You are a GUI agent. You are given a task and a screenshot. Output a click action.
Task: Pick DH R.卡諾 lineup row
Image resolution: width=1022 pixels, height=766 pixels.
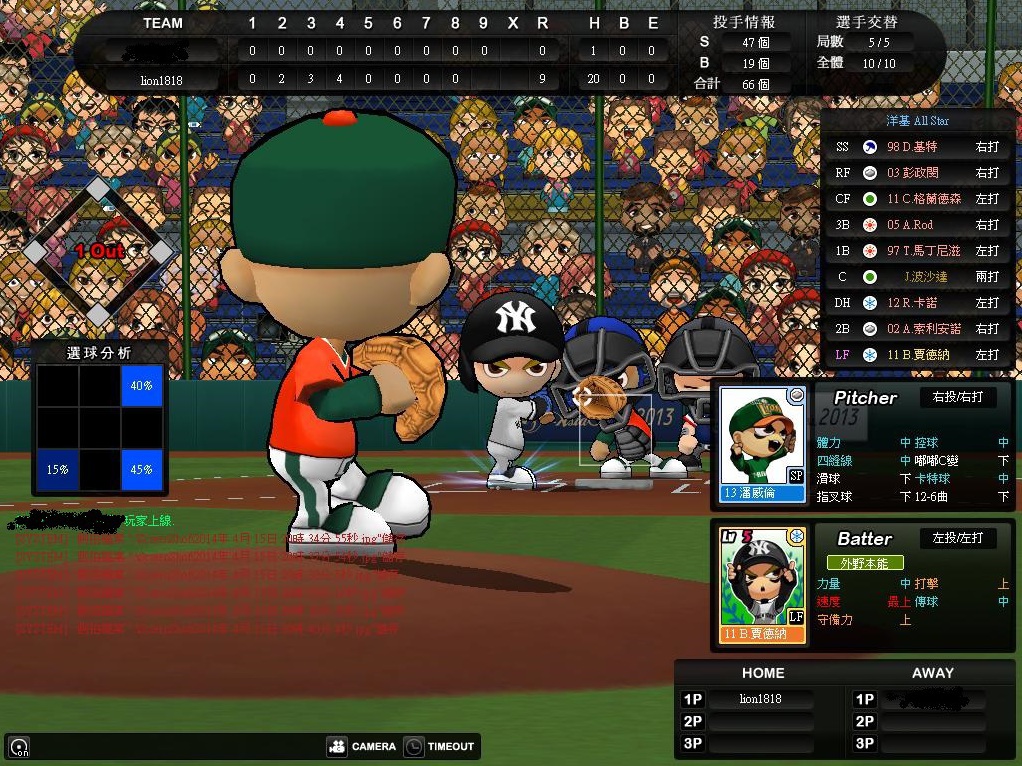917,303
